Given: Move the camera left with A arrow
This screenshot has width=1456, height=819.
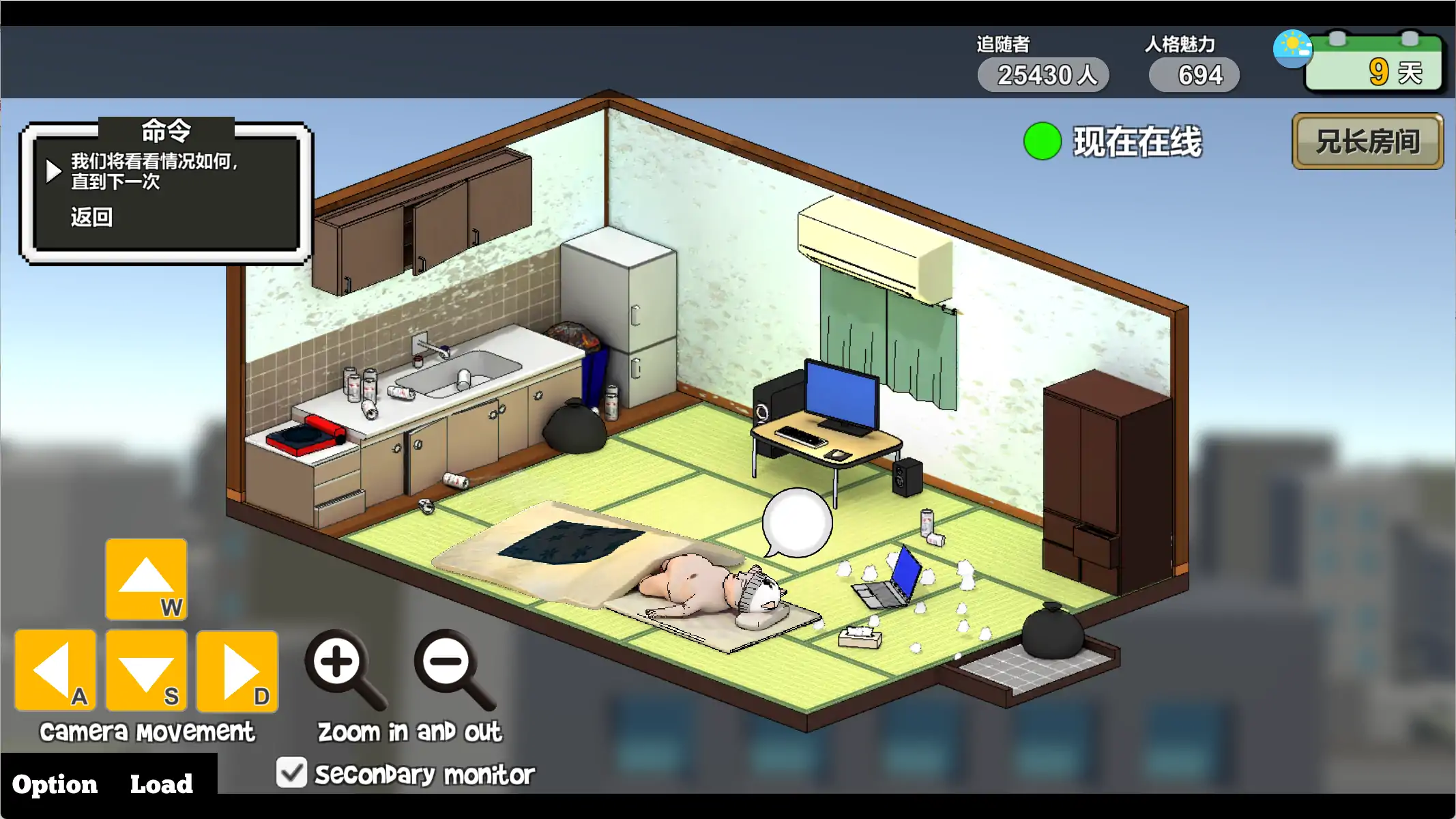Looking at the screenshot, I should pos(55,670).
